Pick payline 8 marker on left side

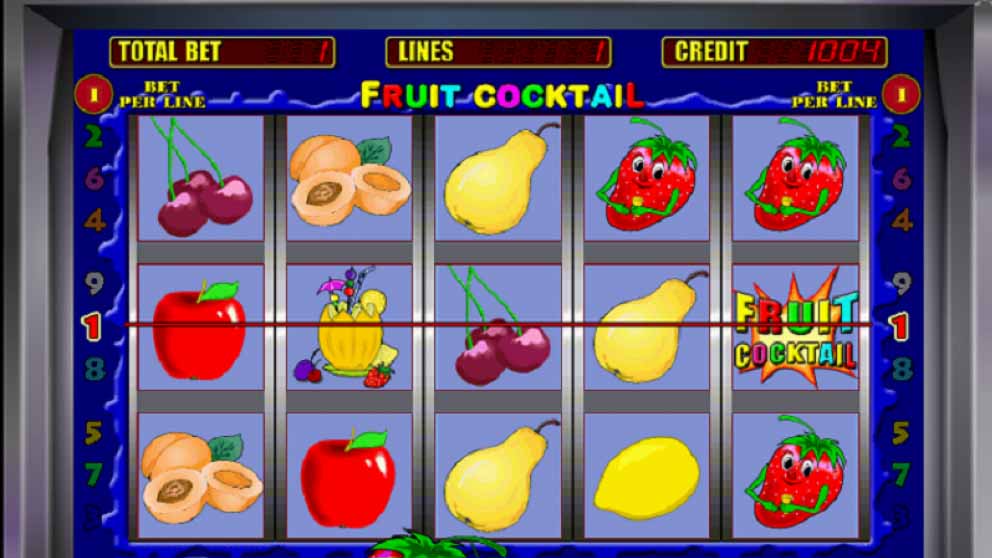pos(94,369)
